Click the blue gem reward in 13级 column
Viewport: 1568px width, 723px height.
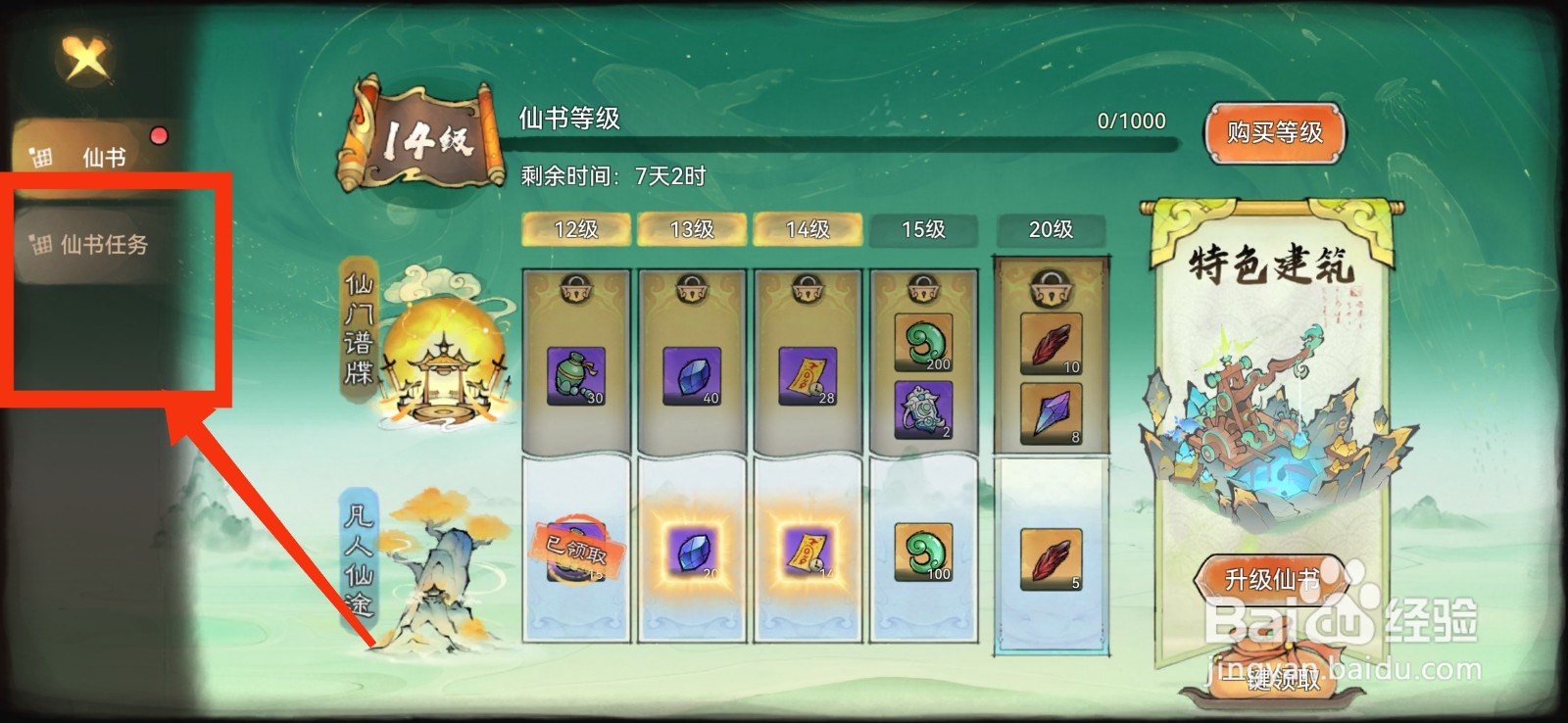click(692, 377)
